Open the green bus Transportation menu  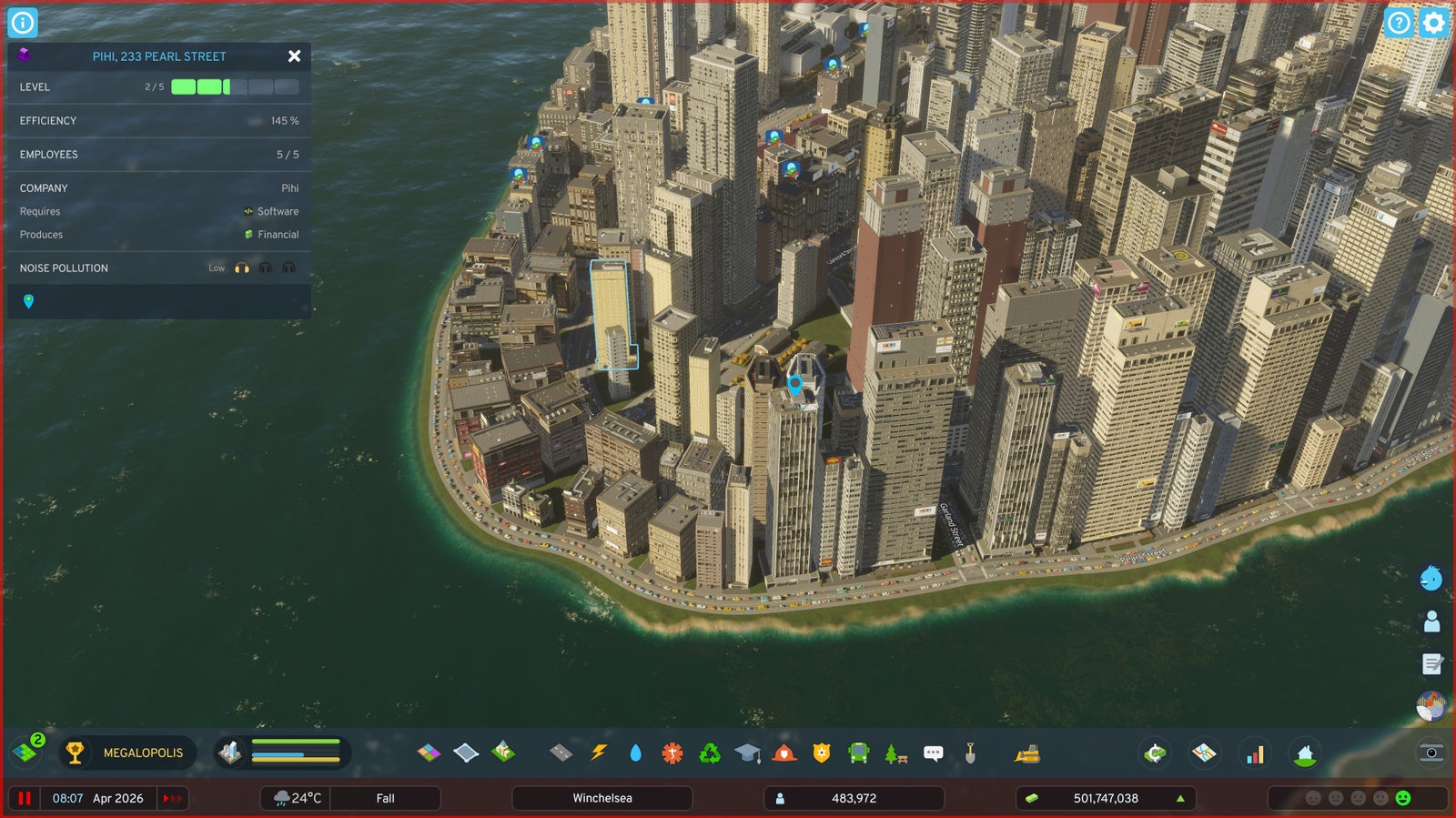point(858,752)
